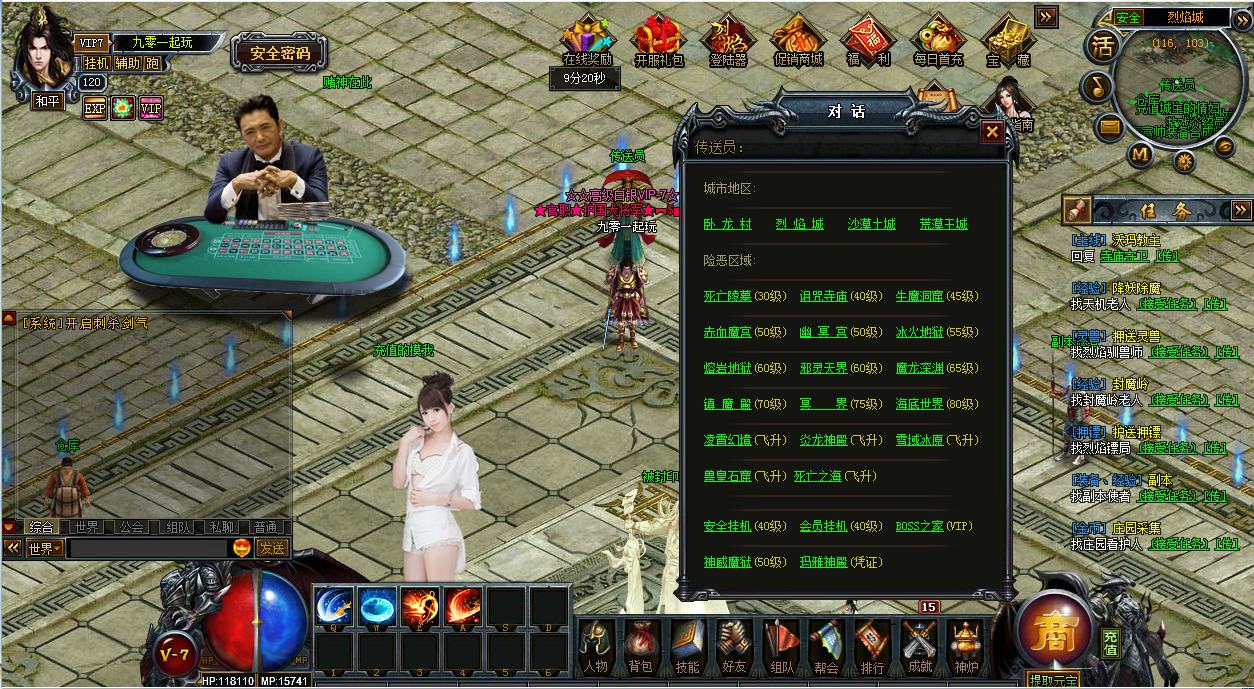
Task: Open the 安全密码 security password button
Action: coord(280,54)
